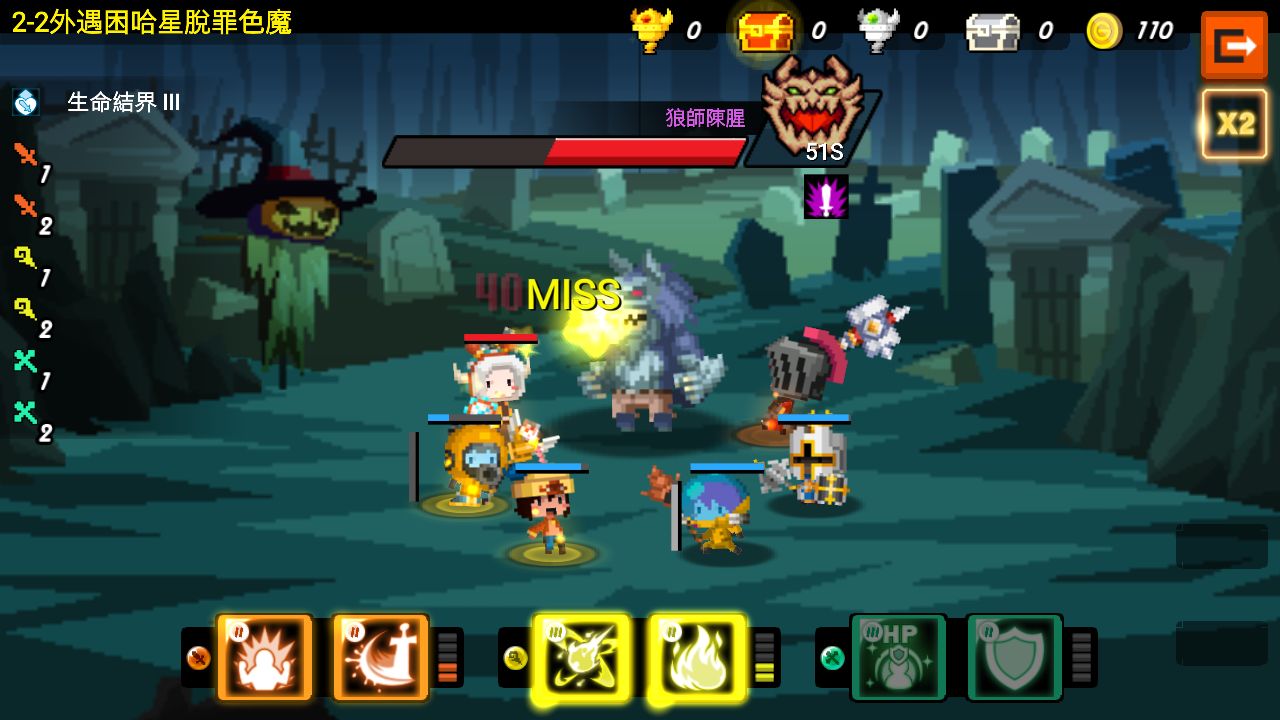Exit the battle using the orange arrow button

(x=1233, y=45)
